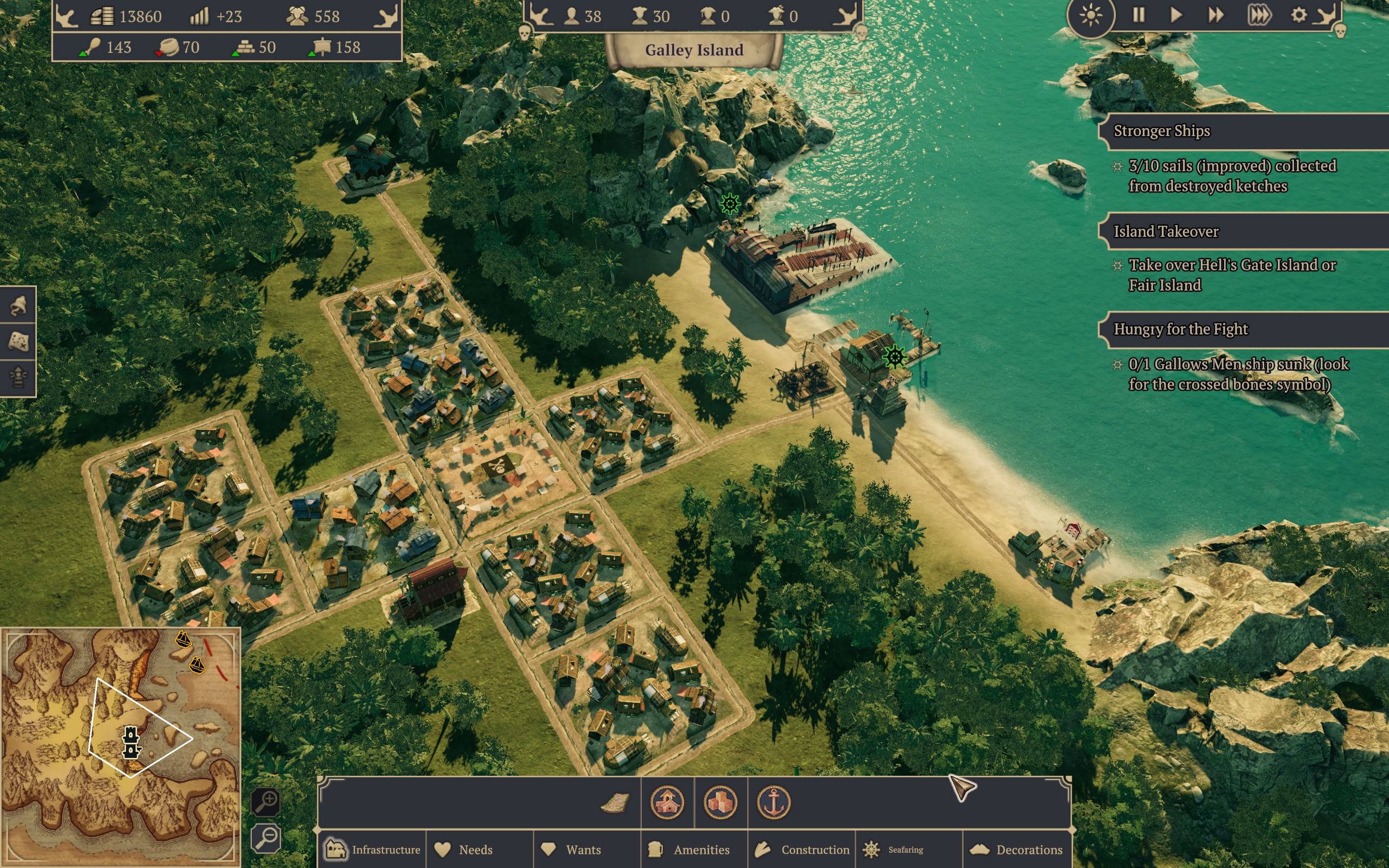Open settings with the gear icon
The width and height of the screenshot is (1389, 868).
pyautogui.click(x=1299, y=15)
